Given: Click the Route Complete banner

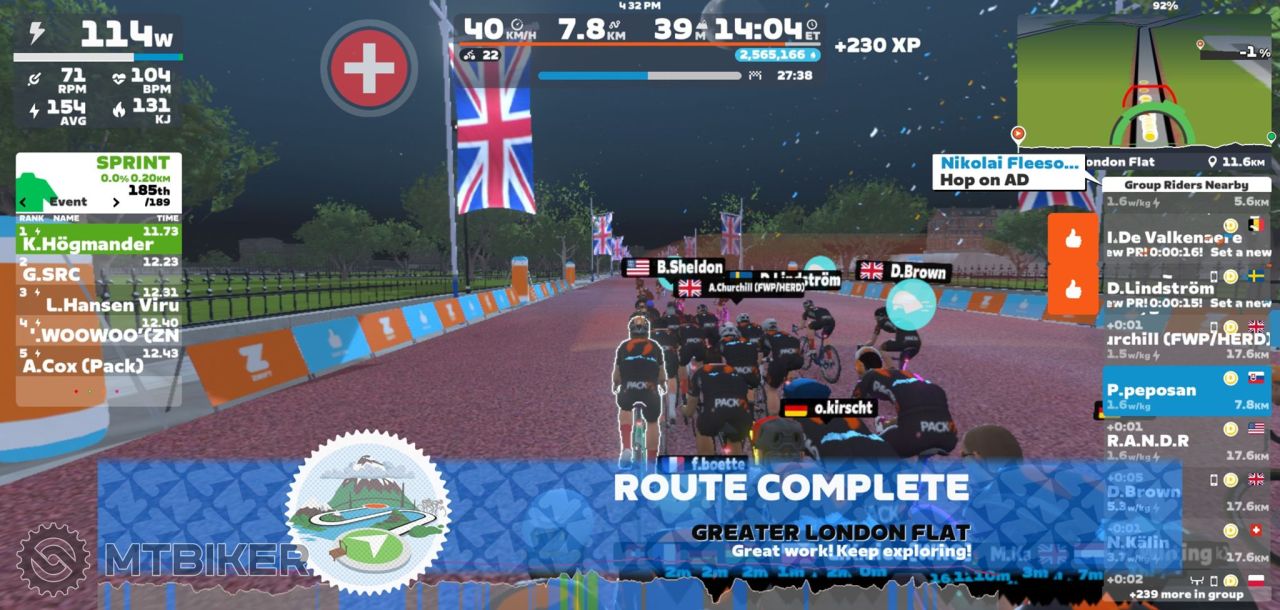Looking at the screenshot, I should click(x=790, y=488).
